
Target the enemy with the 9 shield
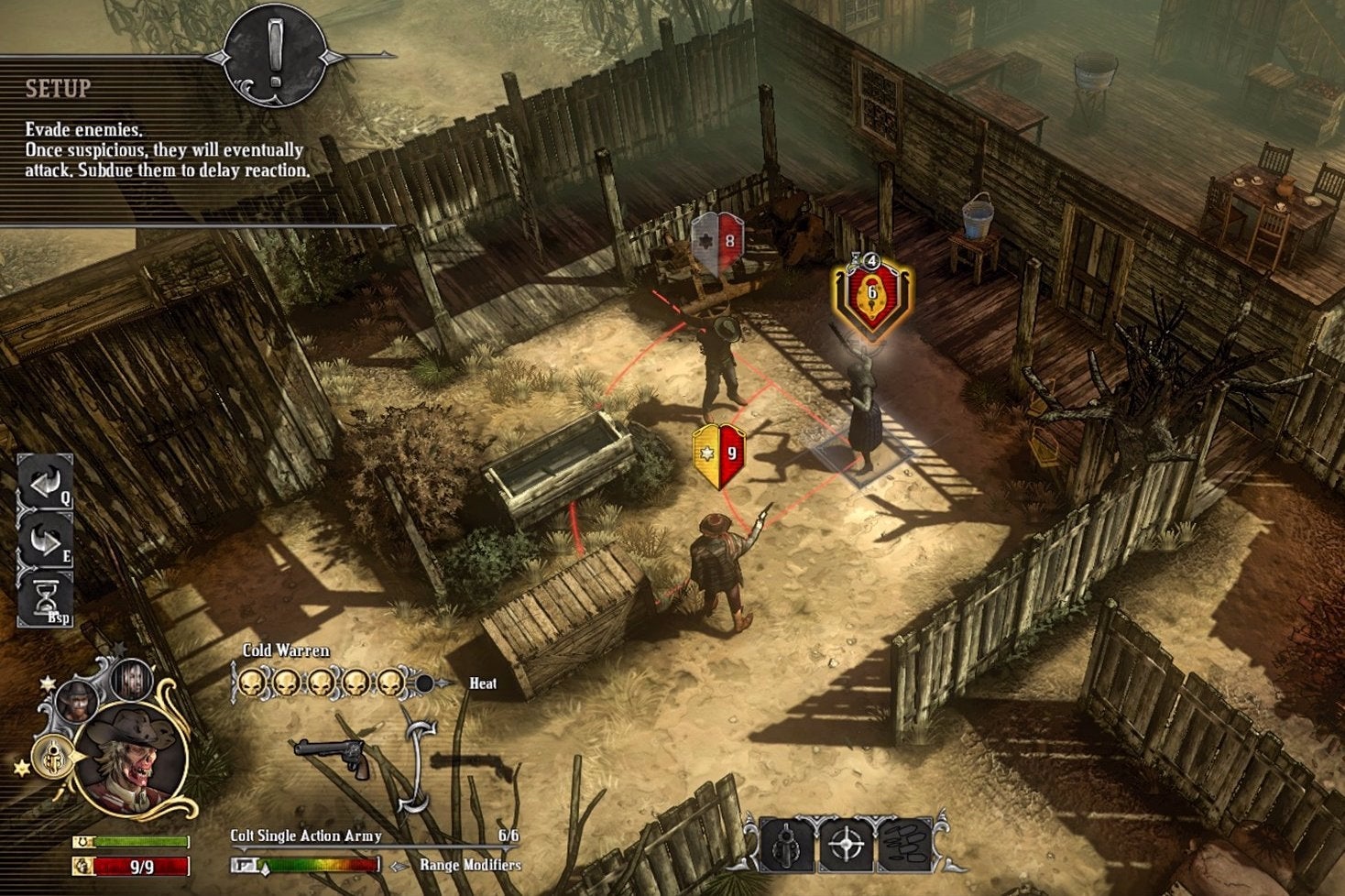tap(718, 454)
